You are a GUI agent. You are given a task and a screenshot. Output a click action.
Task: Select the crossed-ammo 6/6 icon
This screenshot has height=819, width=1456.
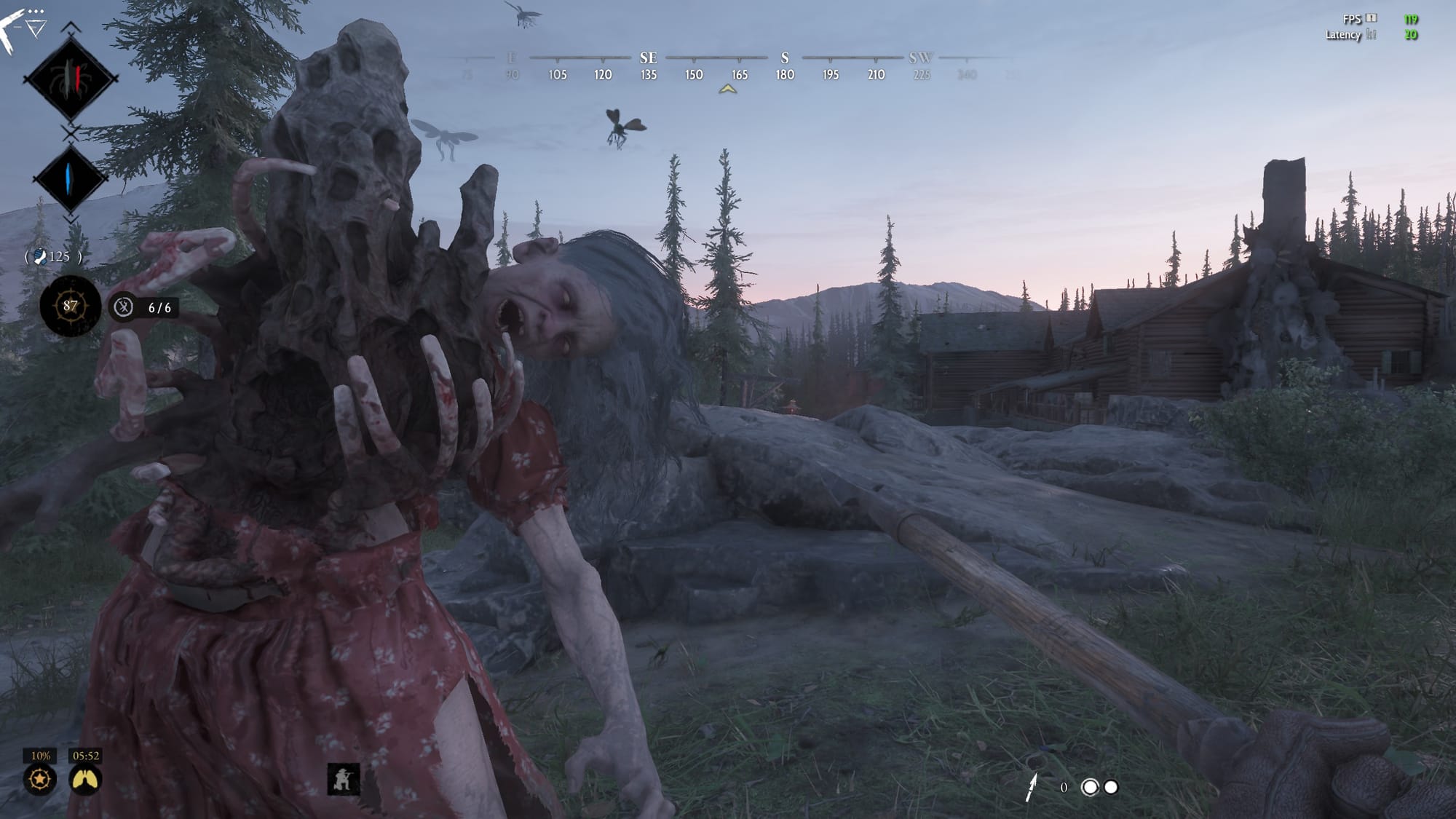pyautogui.click(x=123, y=307)
